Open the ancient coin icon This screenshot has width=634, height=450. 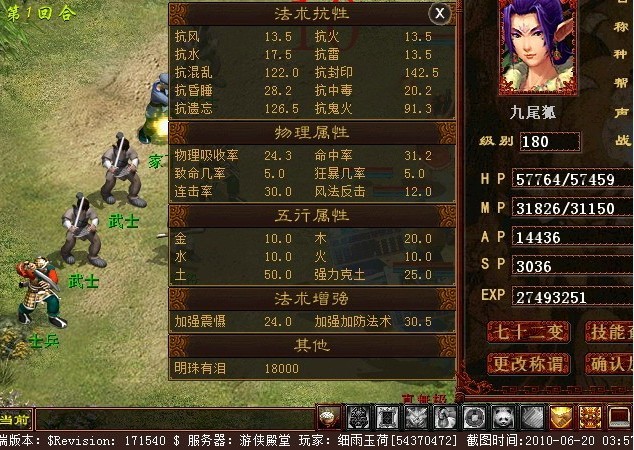[x=474, y=416]
